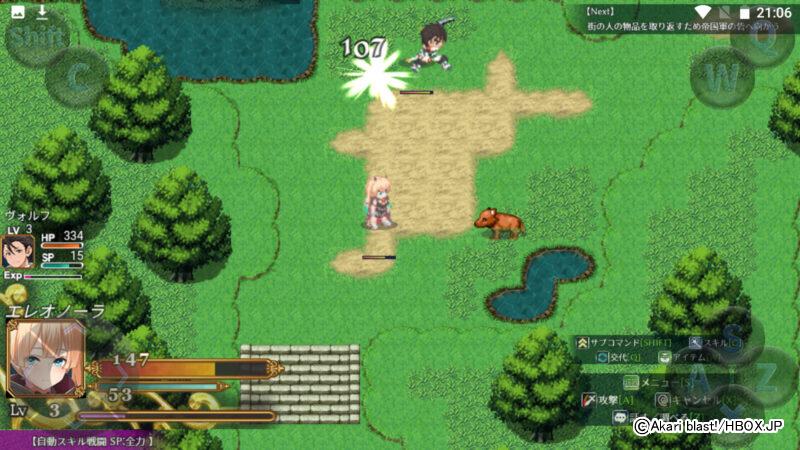Tap the S virtual button
This screenshot has height=450, width=800.
point(731,335)
